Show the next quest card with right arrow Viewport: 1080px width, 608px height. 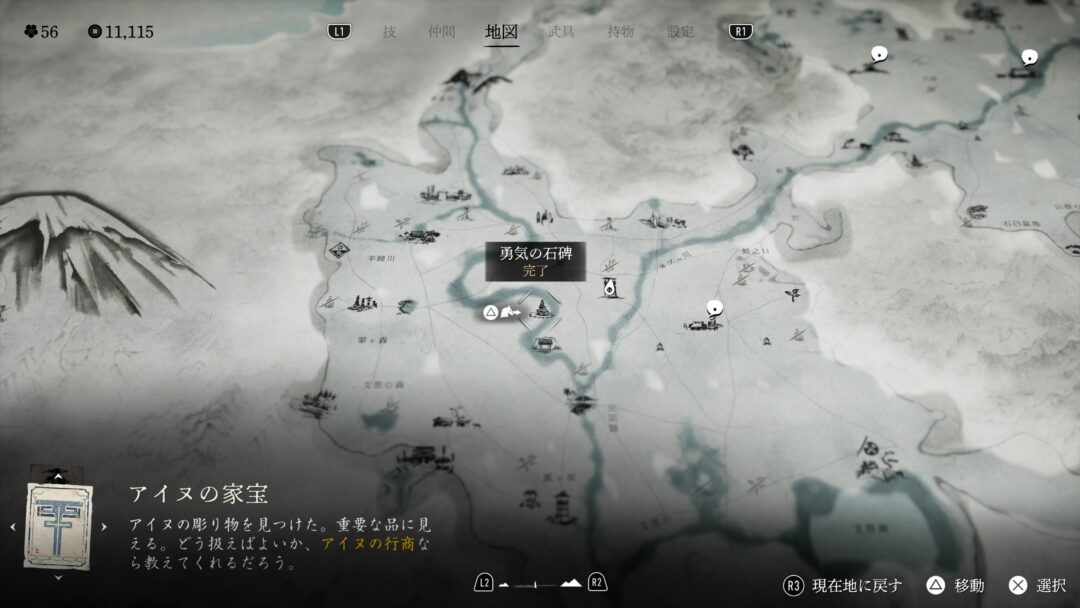click(104, 527)
